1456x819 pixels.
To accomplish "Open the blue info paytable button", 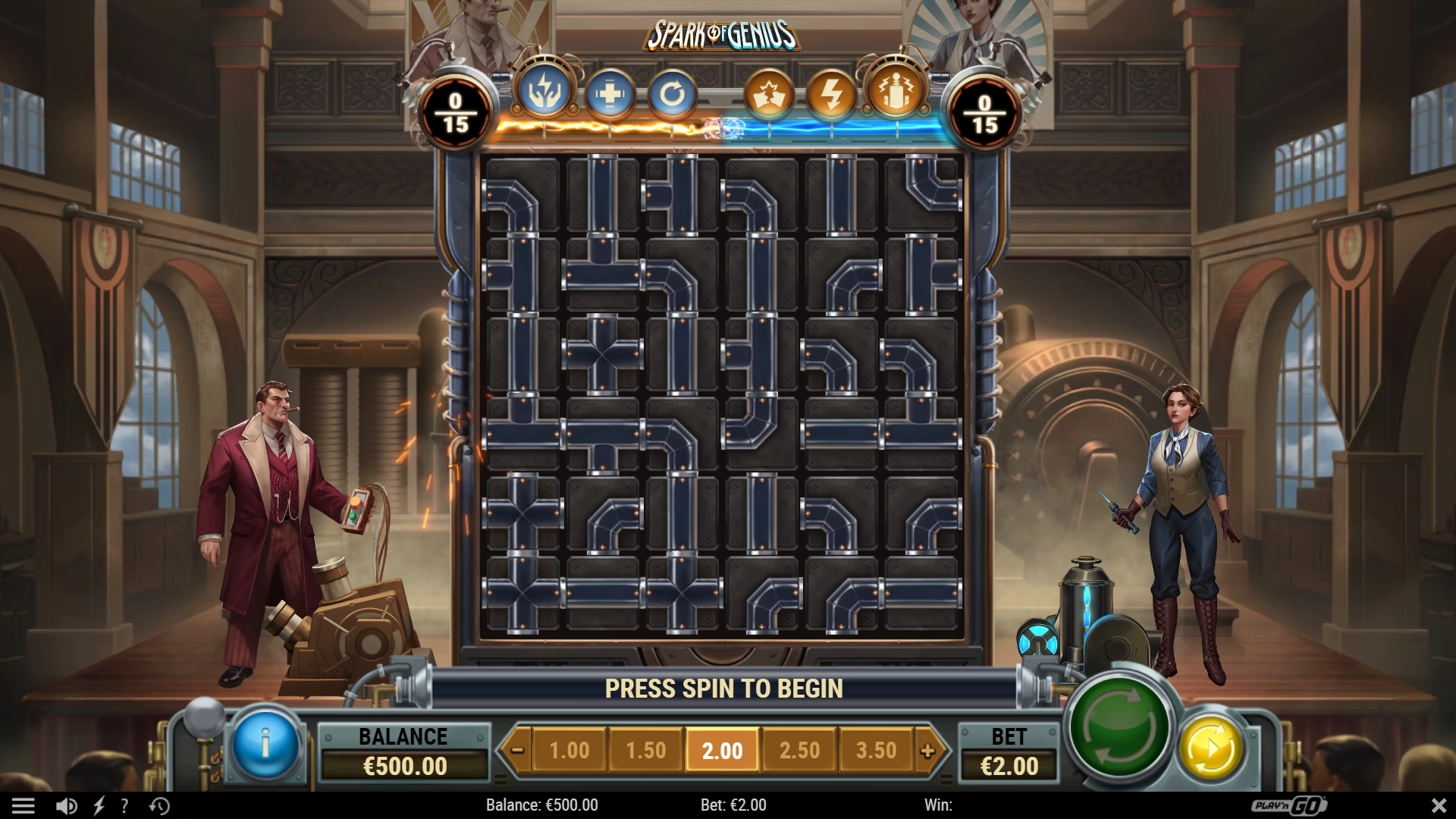I will coord(265,745).
